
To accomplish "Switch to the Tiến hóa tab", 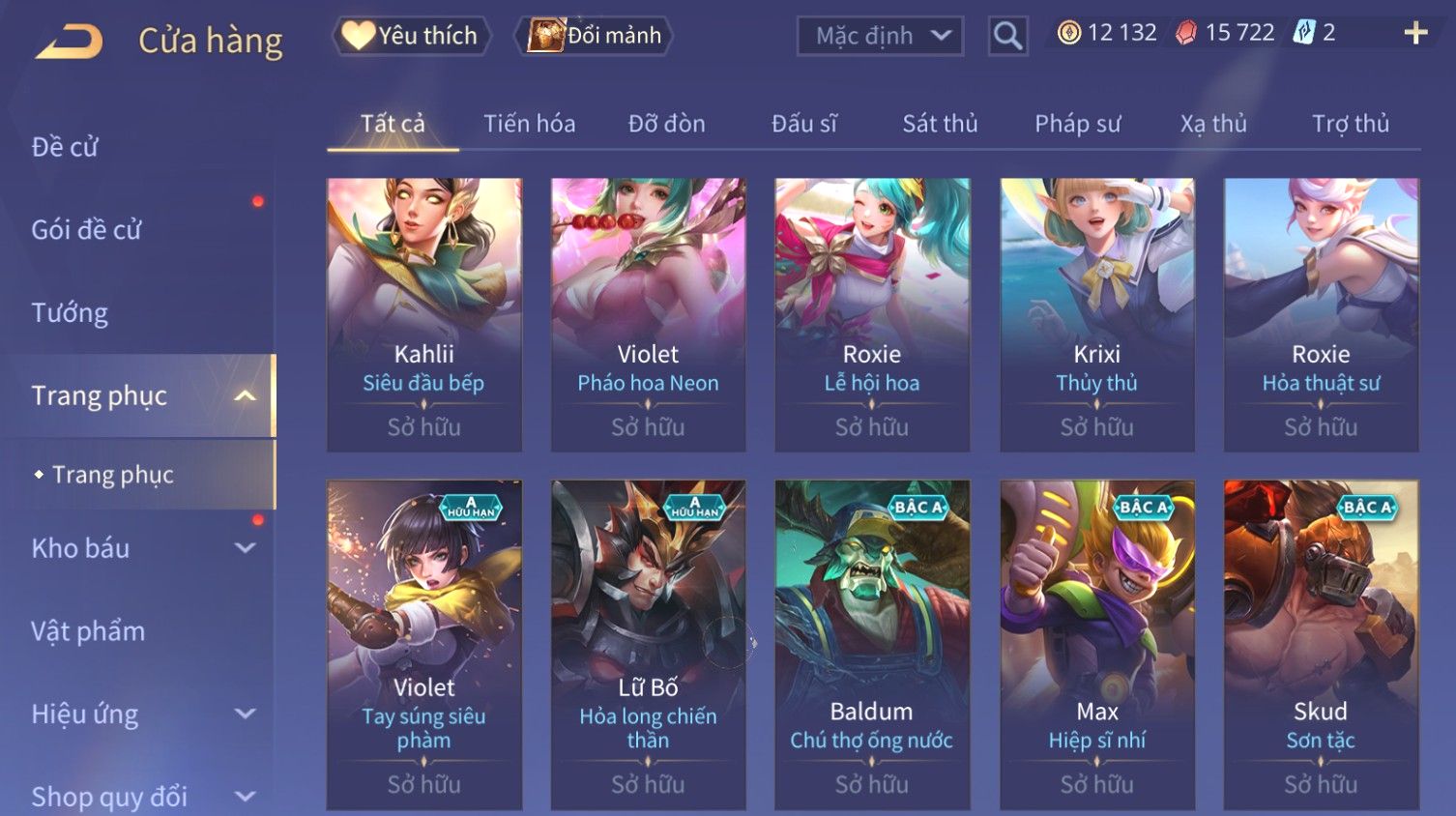I will coord(529,124).
